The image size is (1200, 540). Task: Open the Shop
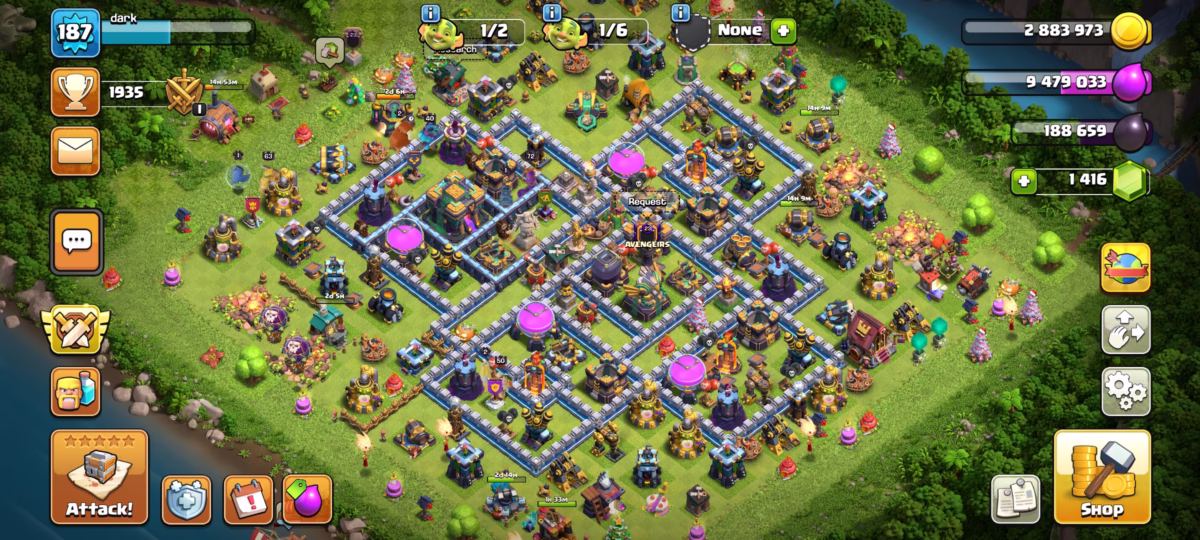(1100, 478)
